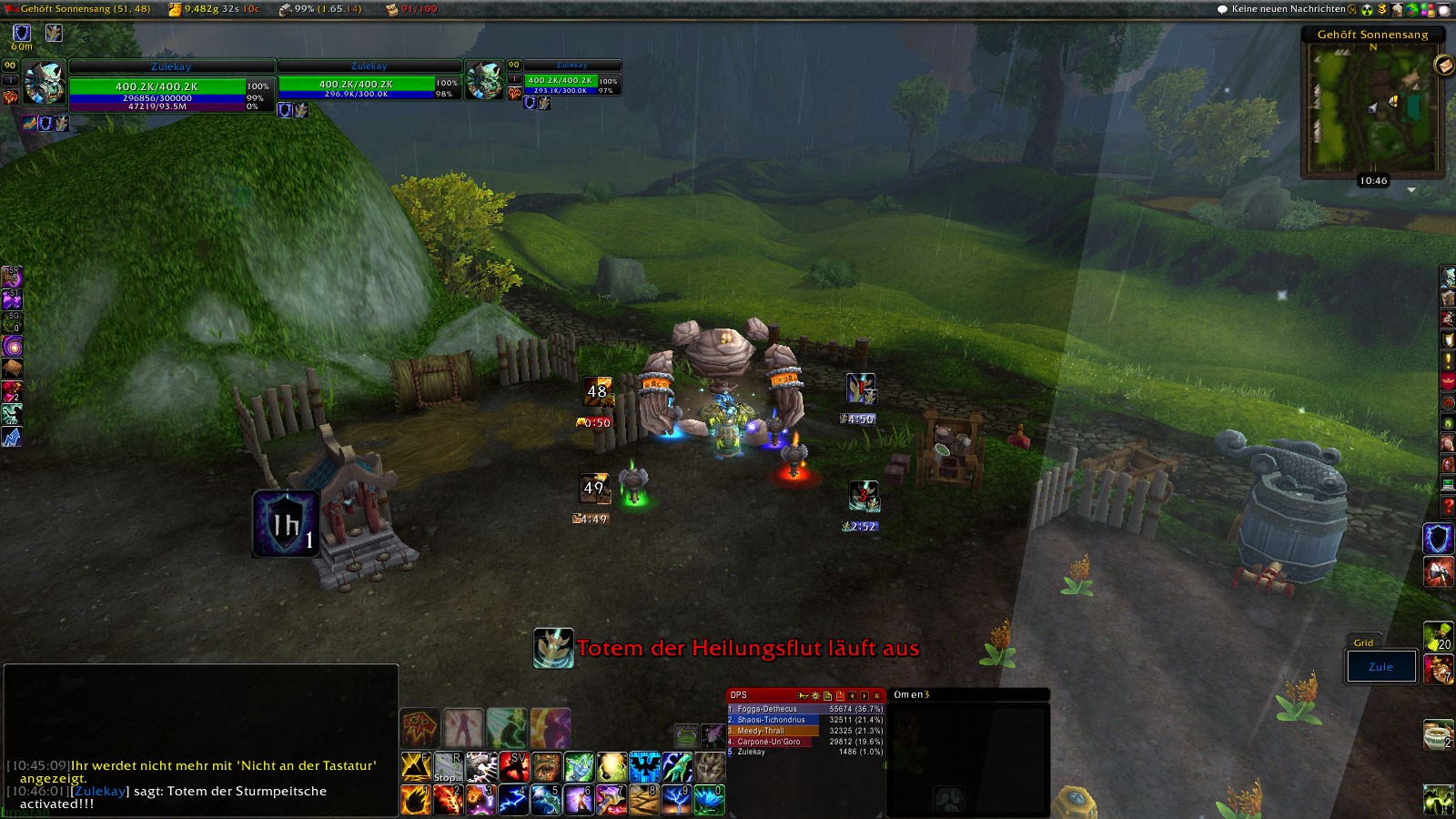
Task: Activate the hammer ability in slot 7
Action: coord(611,800)
